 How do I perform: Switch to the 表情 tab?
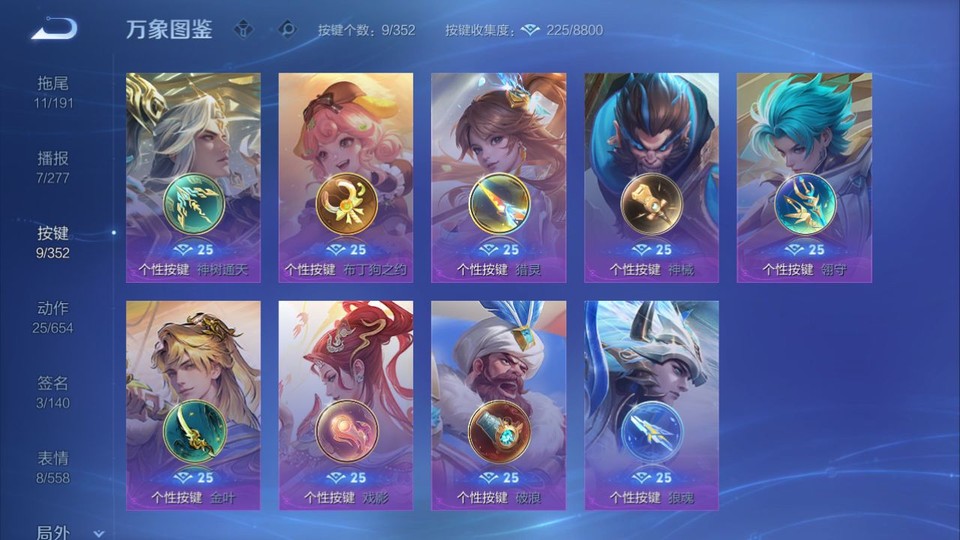tap(54, 467)
